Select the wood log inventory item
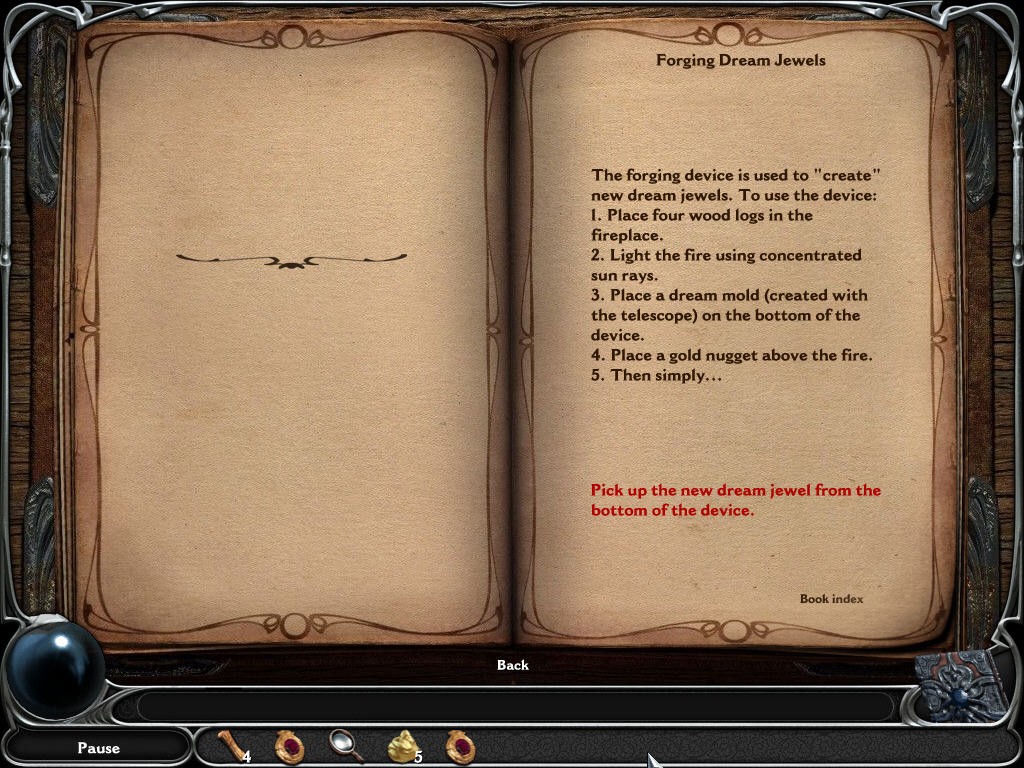The height and width of the screenshot is (768, 1024). [232, 746]
